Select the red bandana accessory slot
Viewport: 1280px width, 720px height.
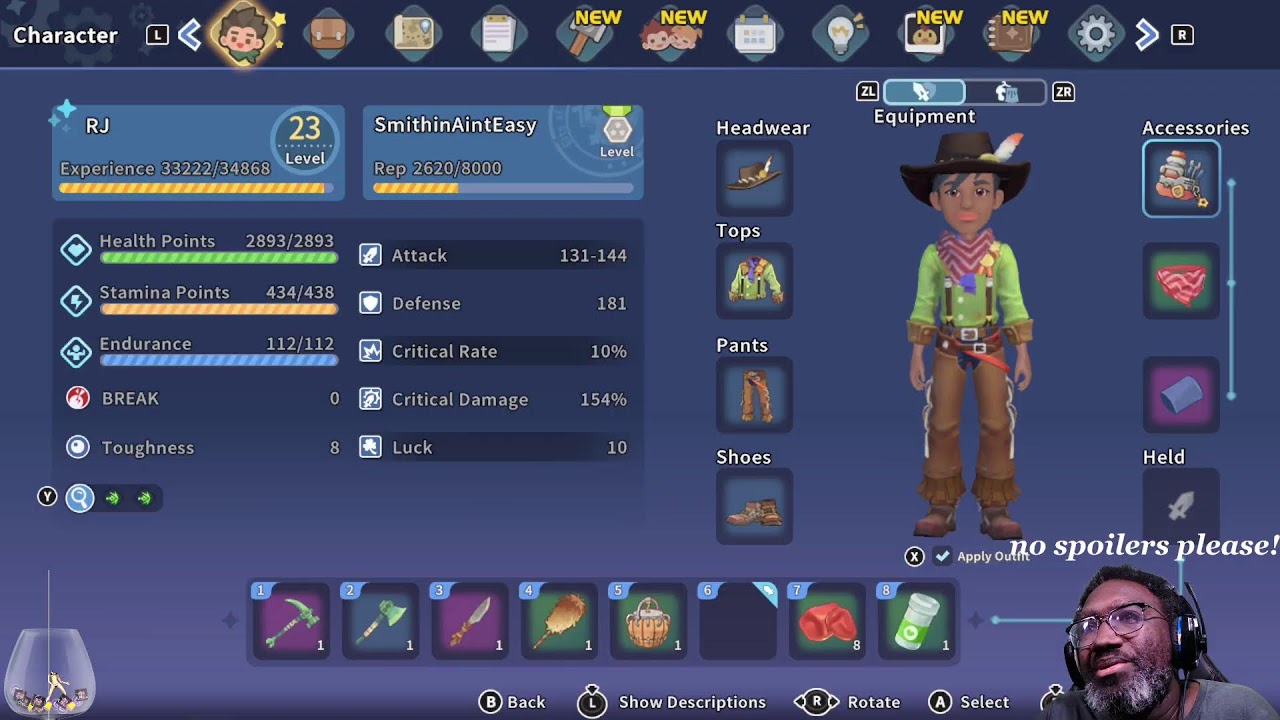coord(1181,282)
